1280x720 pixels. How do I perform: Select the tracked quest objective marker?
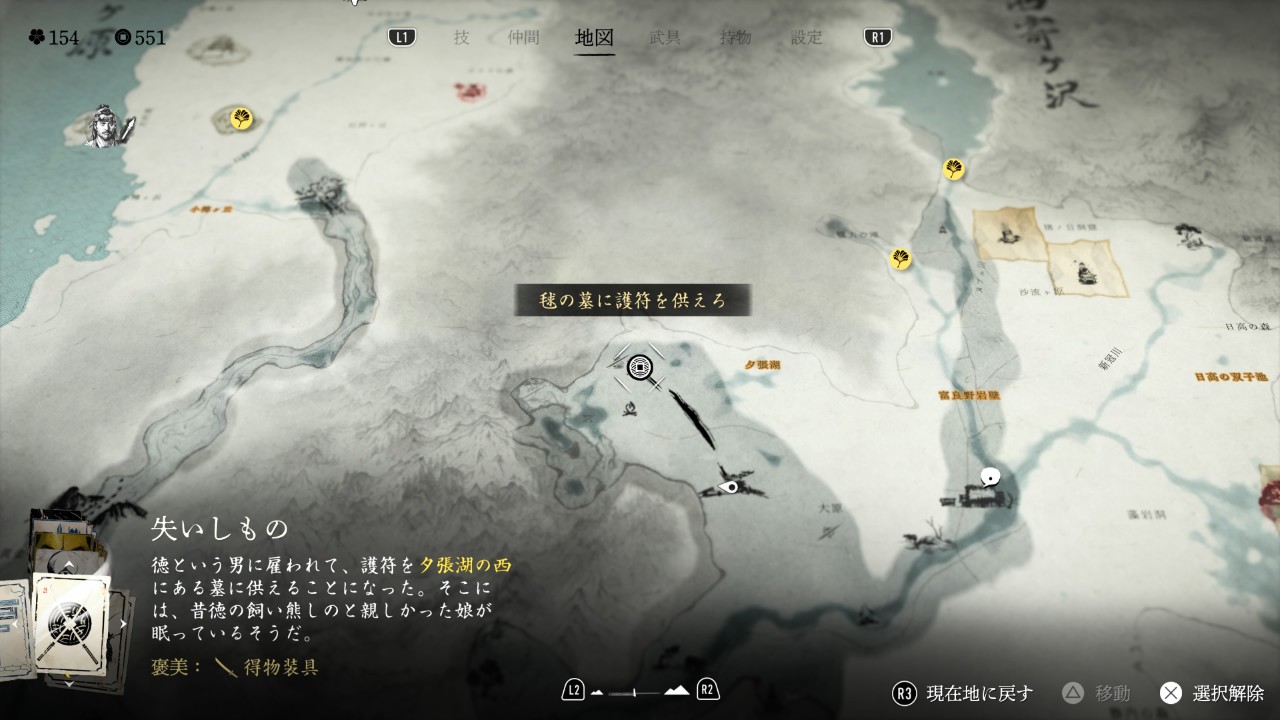(640, 368)
